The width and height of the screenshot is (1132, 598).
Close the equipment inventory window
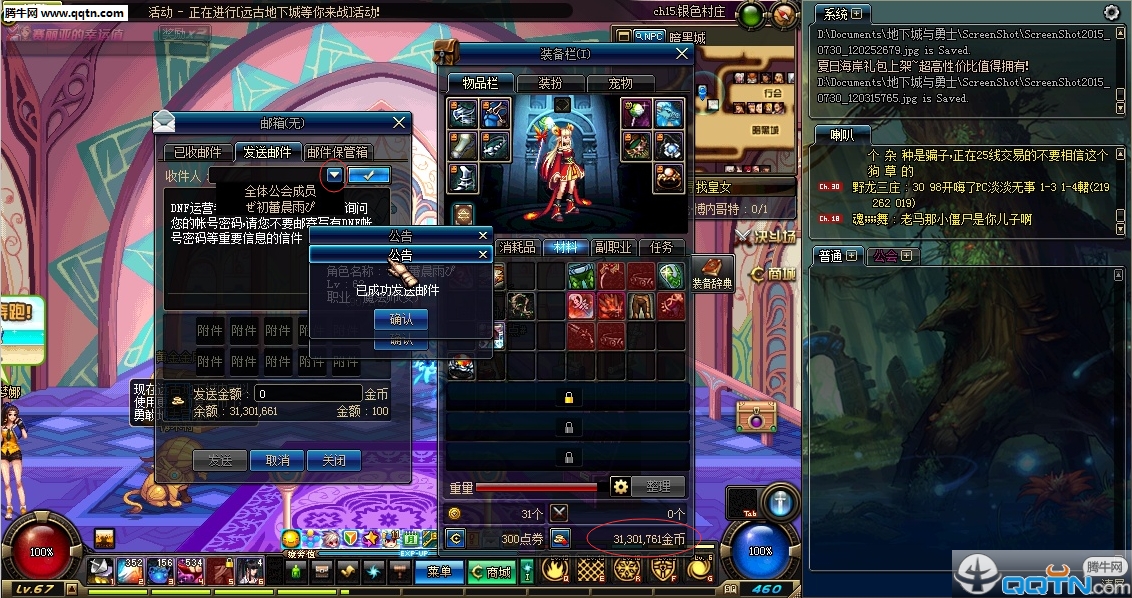click(x=682, y=54)
